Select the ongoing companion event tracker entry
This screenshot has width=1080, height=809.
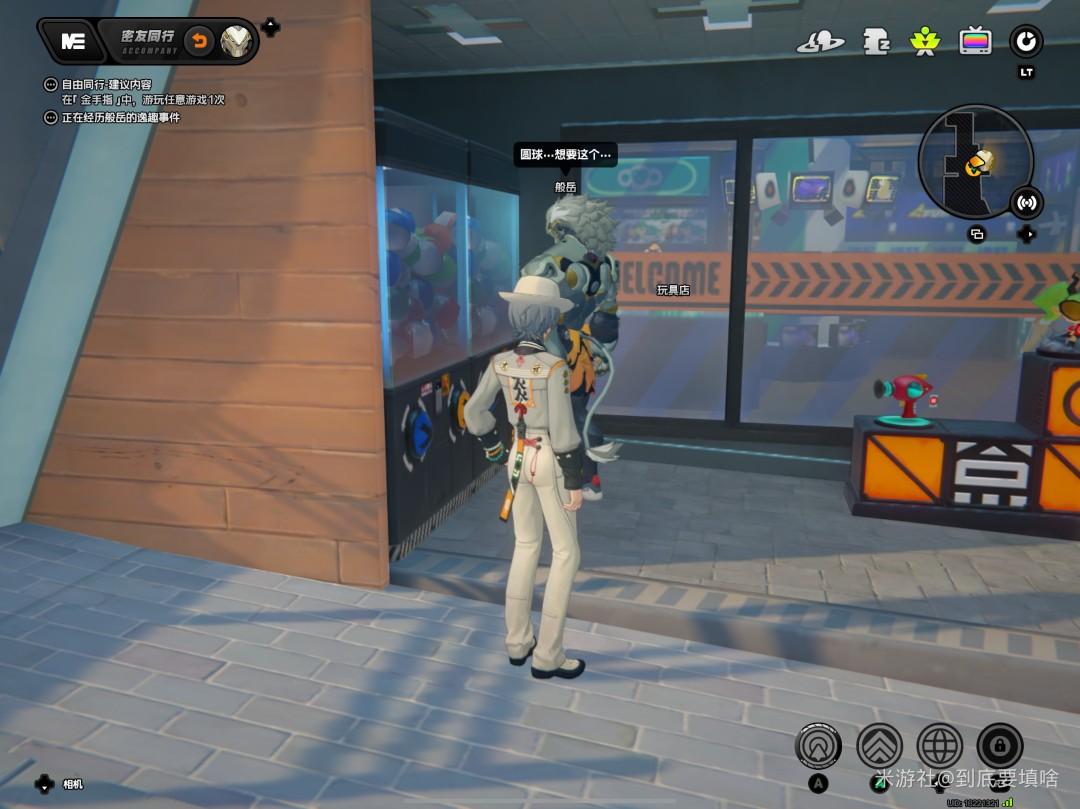coord(120,118)
